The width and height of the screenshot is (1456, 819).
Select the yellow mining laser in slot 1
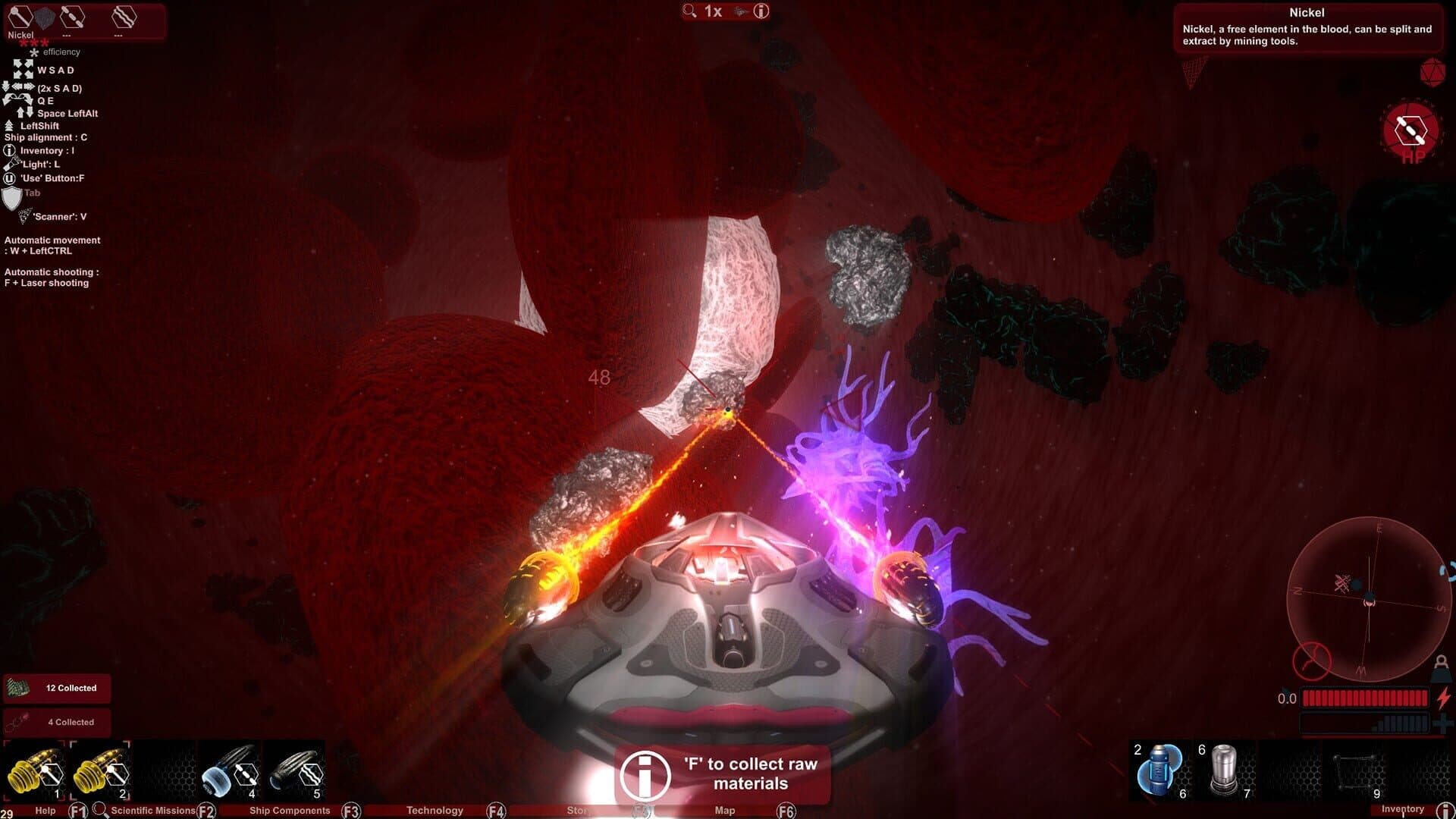tap(34, 771)
